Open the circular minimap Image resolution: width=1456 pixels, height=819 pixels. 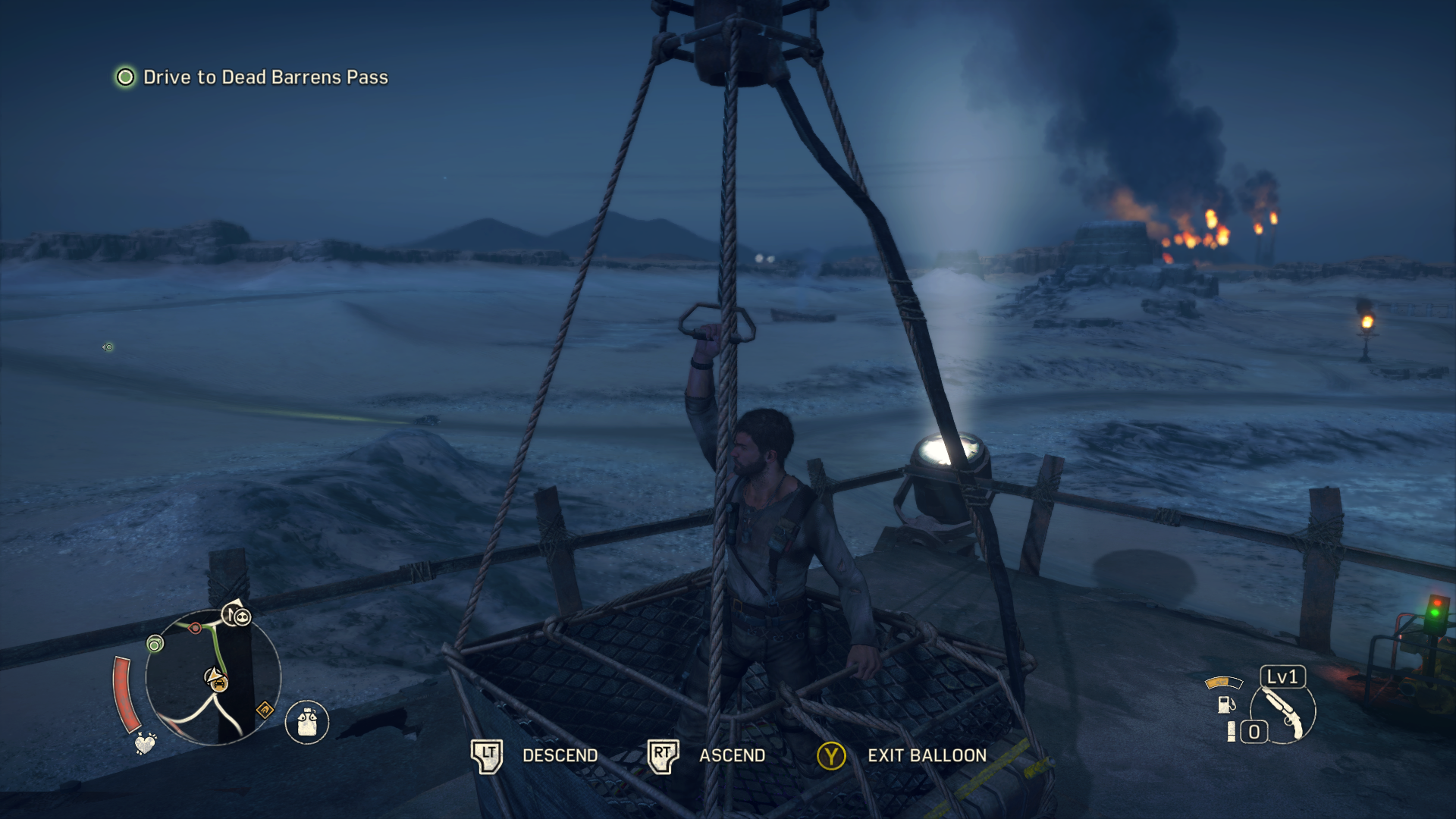pos(212,677)
